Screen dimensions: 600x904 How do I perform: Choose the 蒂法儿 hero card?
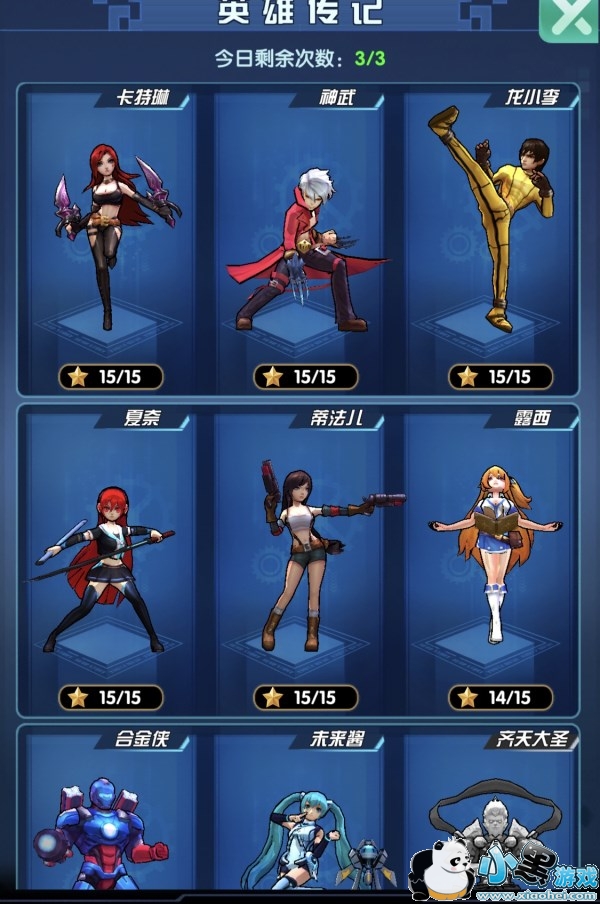pyautogui.click(x=299, y=555)
